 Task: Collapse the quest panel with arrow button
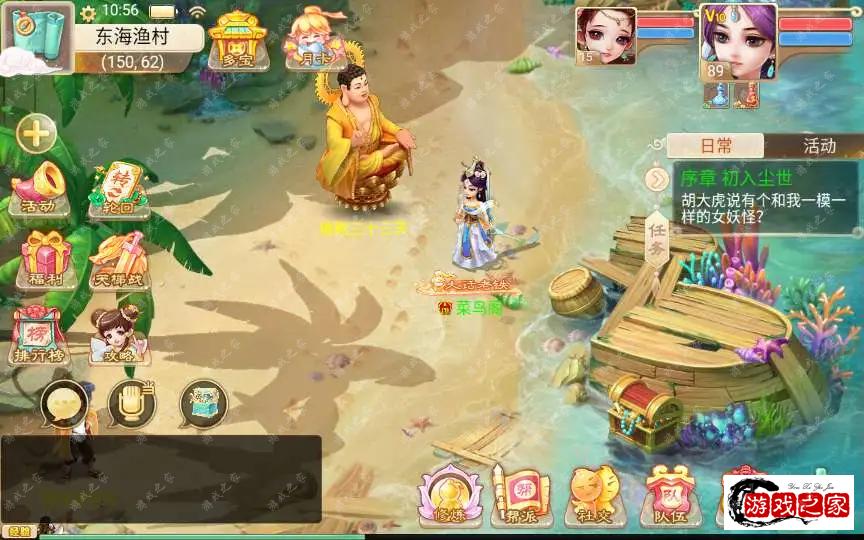point(656,179)
